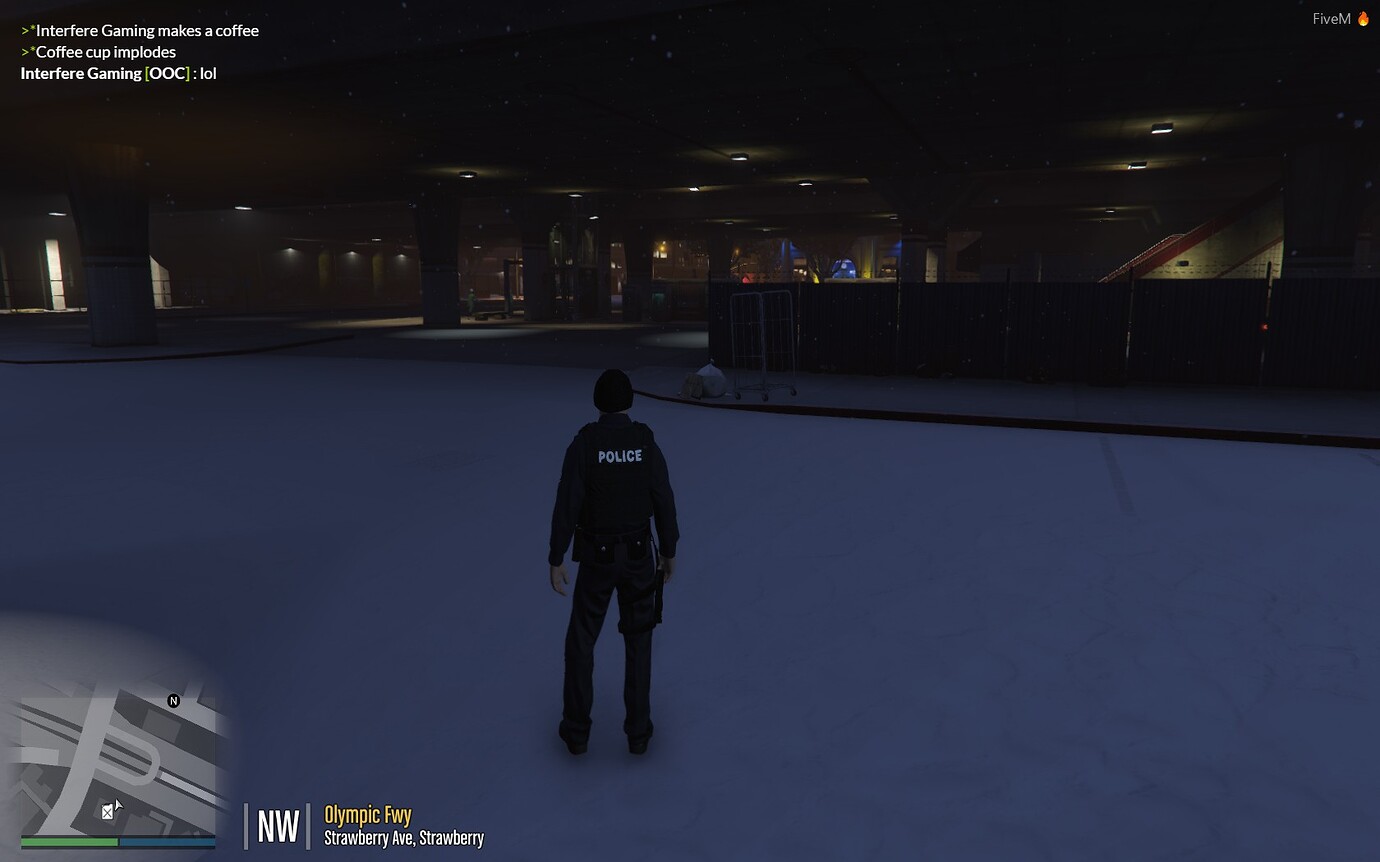Select the 'Interfere Gaming [OOC] : lol' chat entry
The image size is (1380, 862).
point(117,72)
